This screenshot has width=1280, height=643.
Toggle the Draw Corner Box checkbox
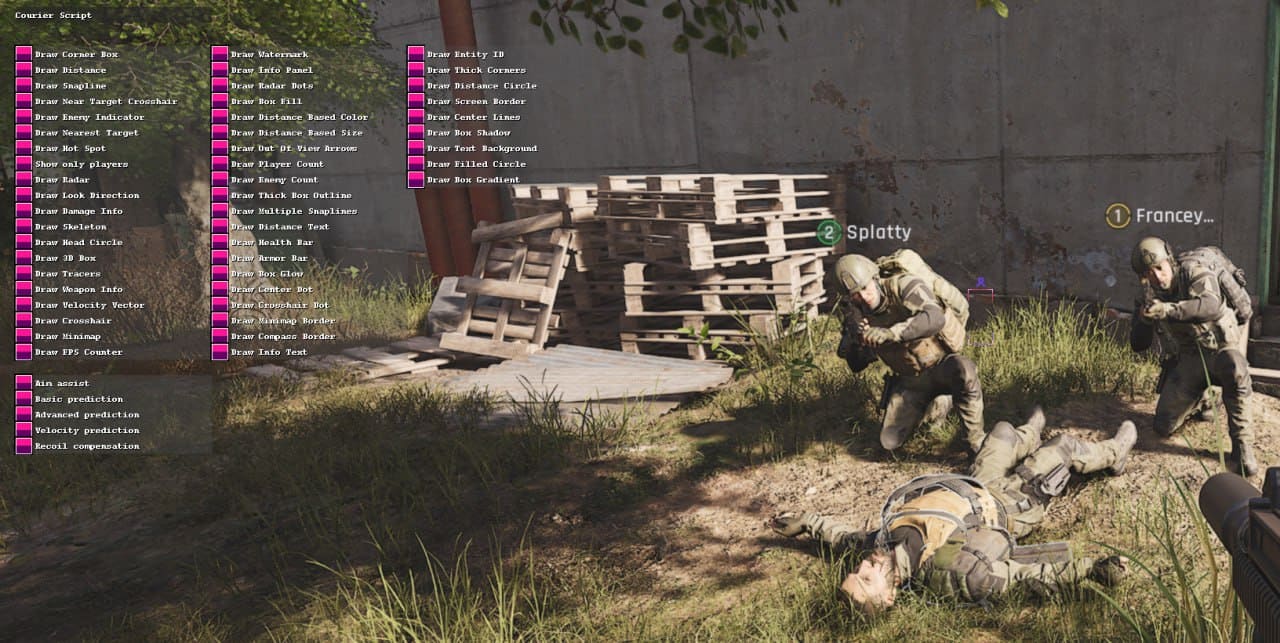pyautogui.click(x=23, y=54)
